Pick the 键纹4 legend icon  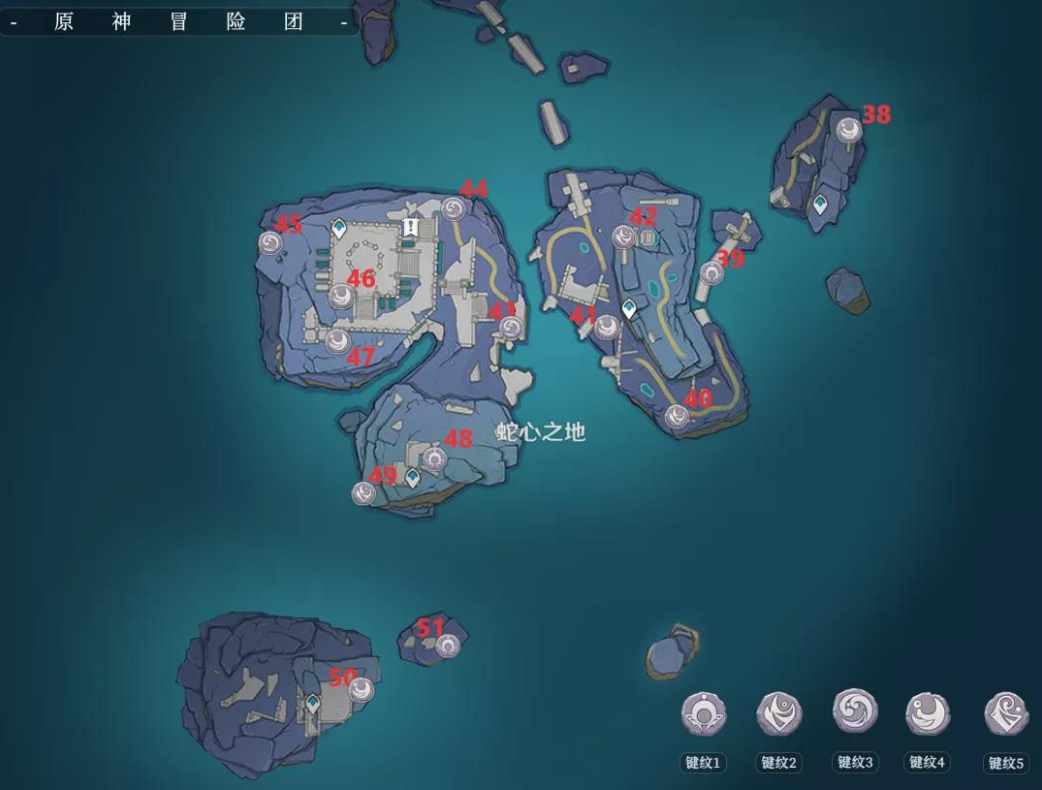click(927, 714)
